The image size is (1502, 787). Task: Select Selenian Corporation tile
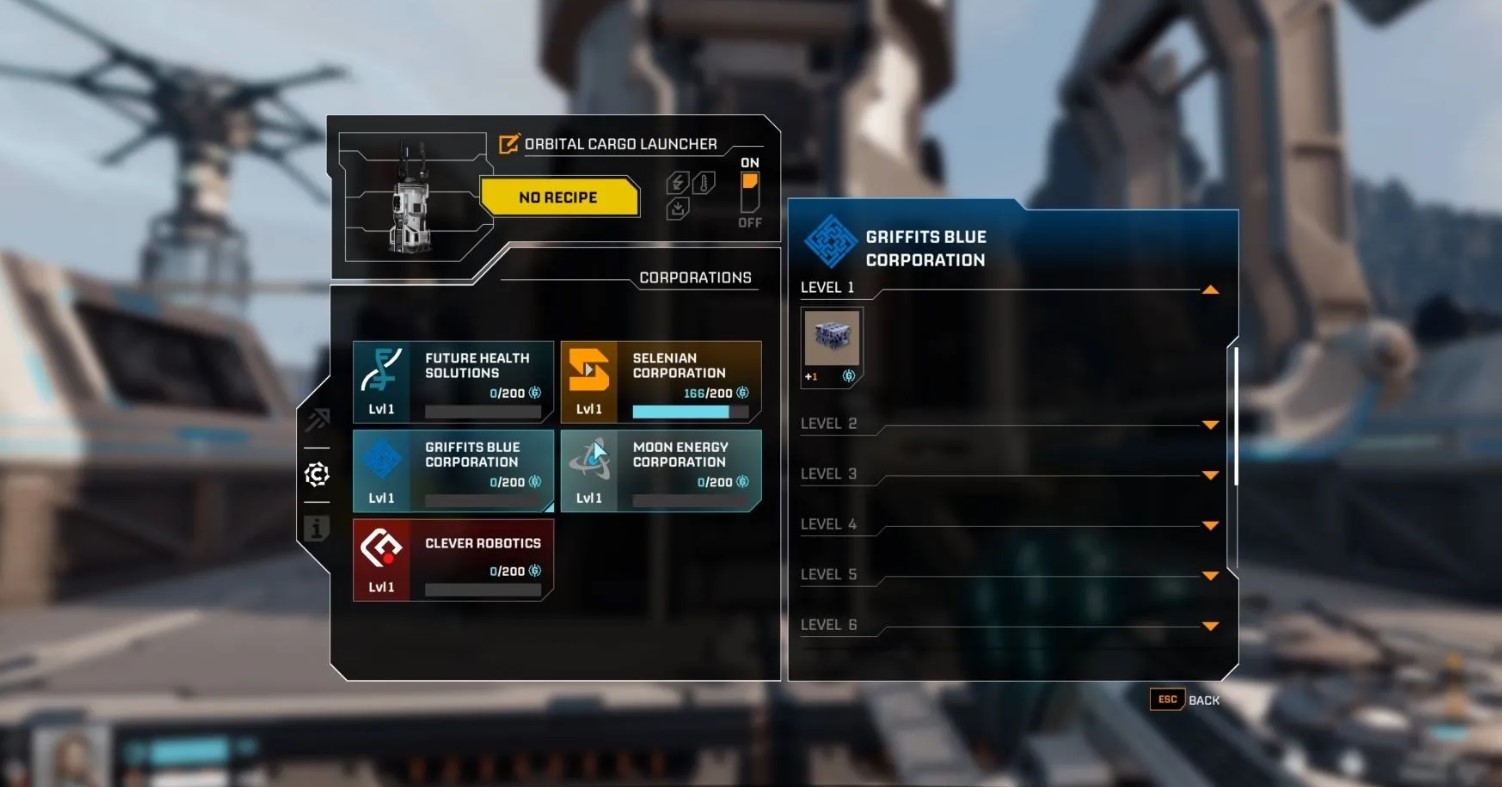[x=660, y=382]
